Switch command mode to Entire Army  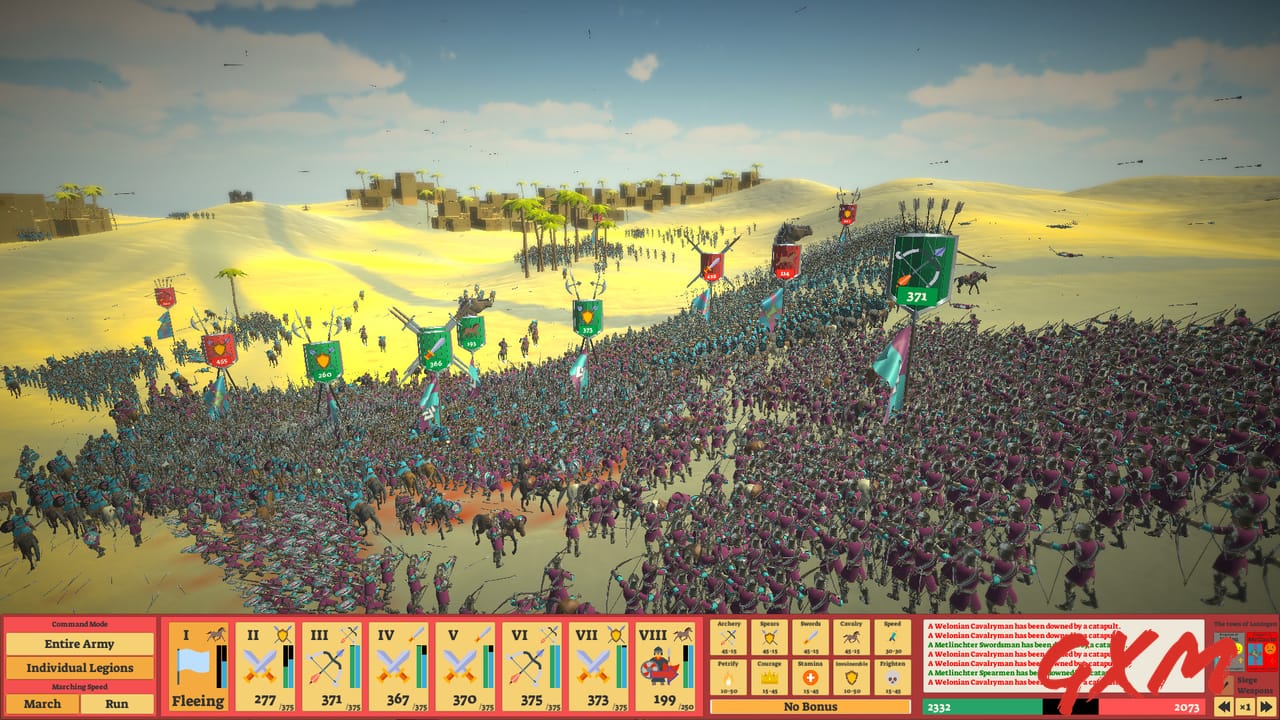click(80, 644)
